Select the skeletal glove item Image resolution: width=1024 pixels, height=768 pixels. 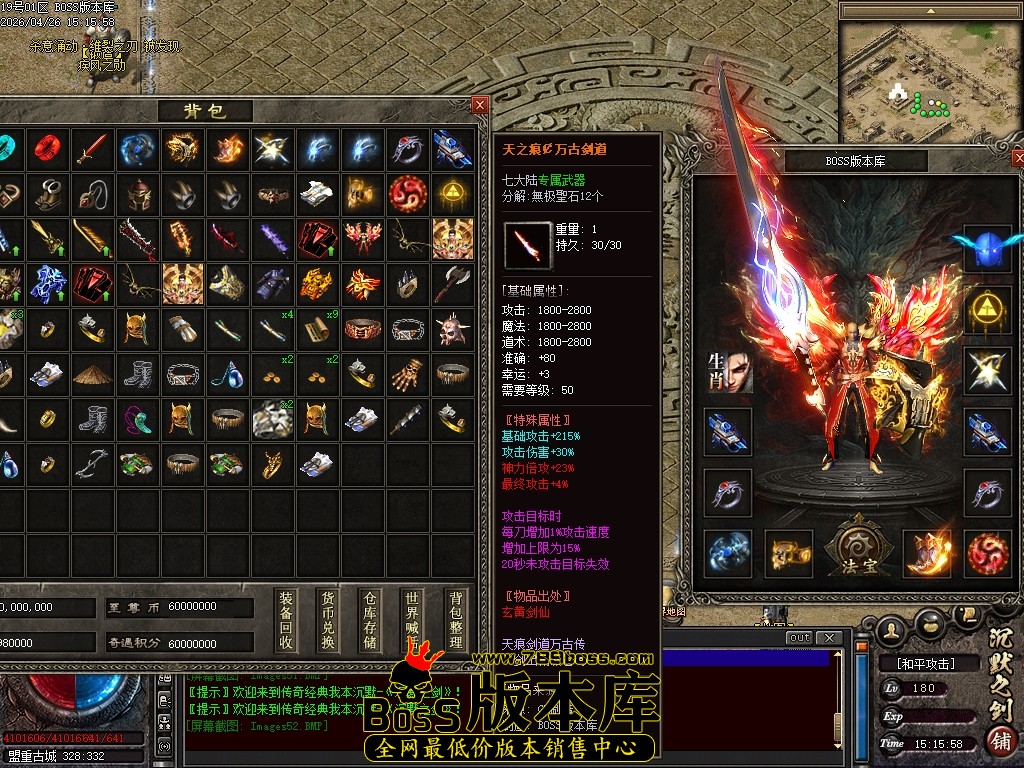click(x=408, y=374)
